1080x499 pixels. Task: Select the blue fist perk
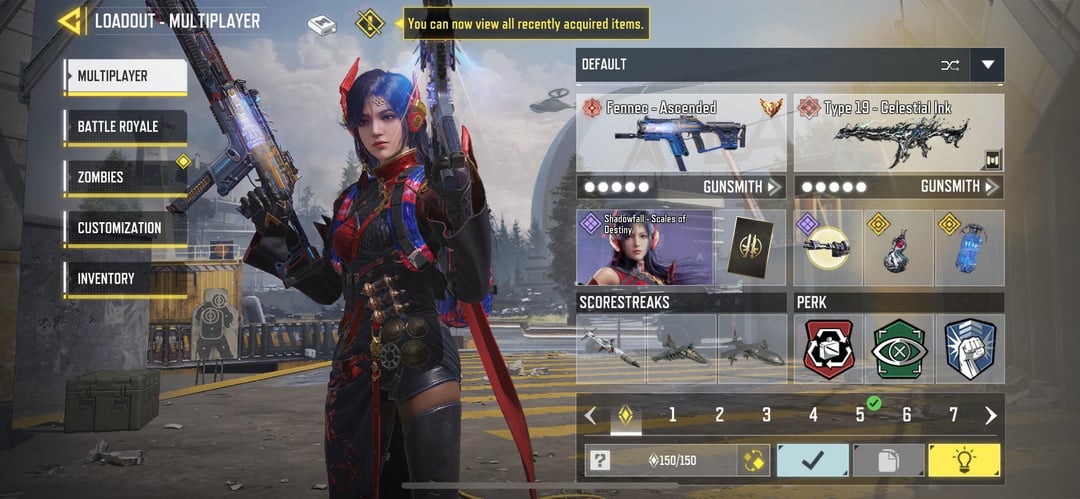point(969,349)
